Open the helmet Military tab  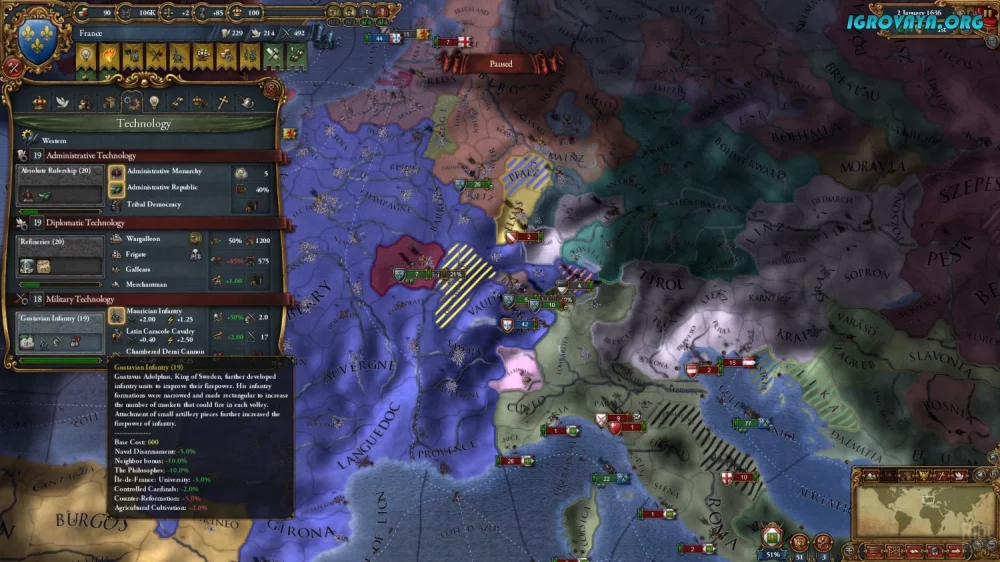[x=246, y=101]
